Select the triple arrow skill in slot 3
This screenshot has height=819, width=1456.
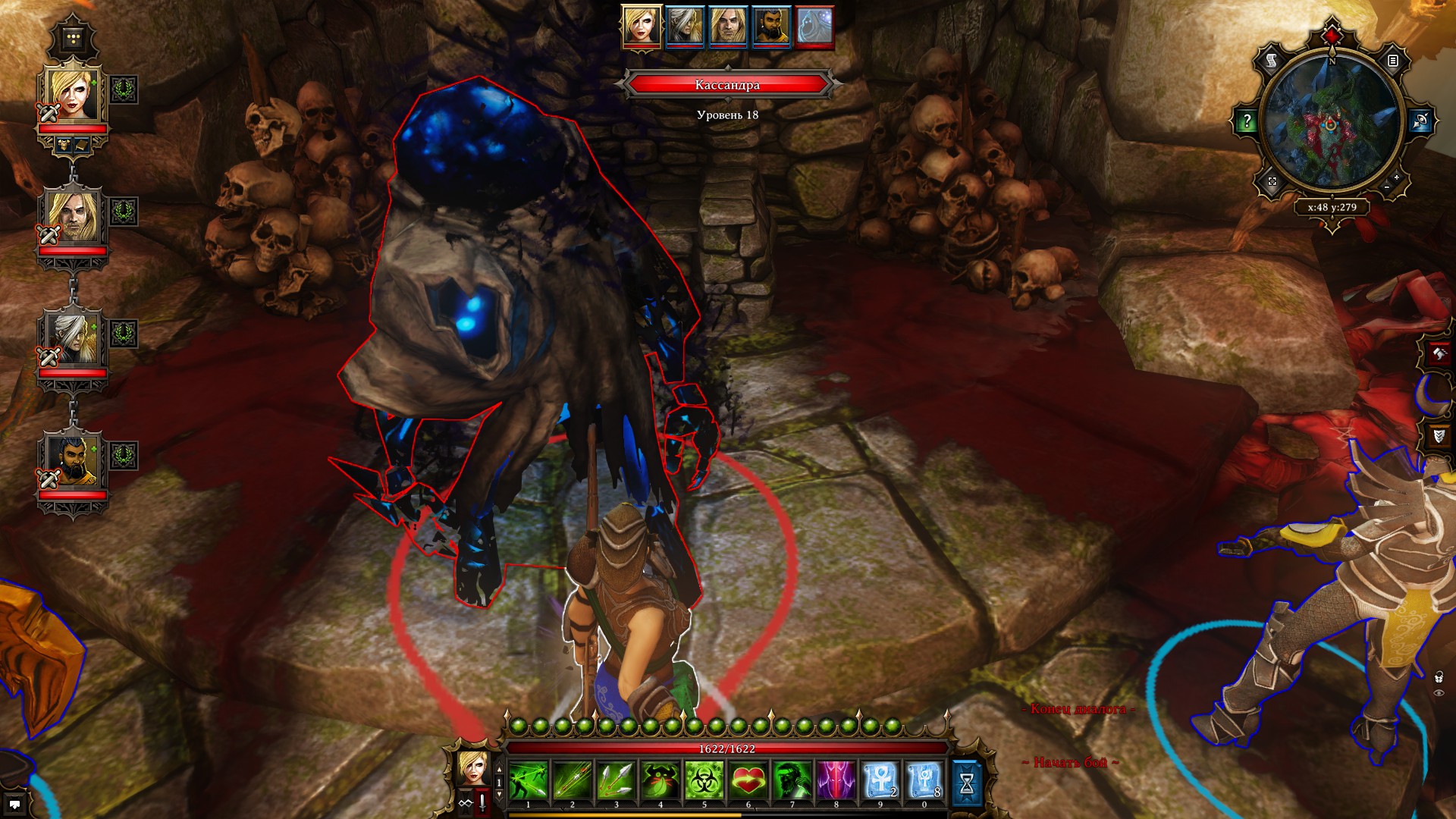coord(617,780)
